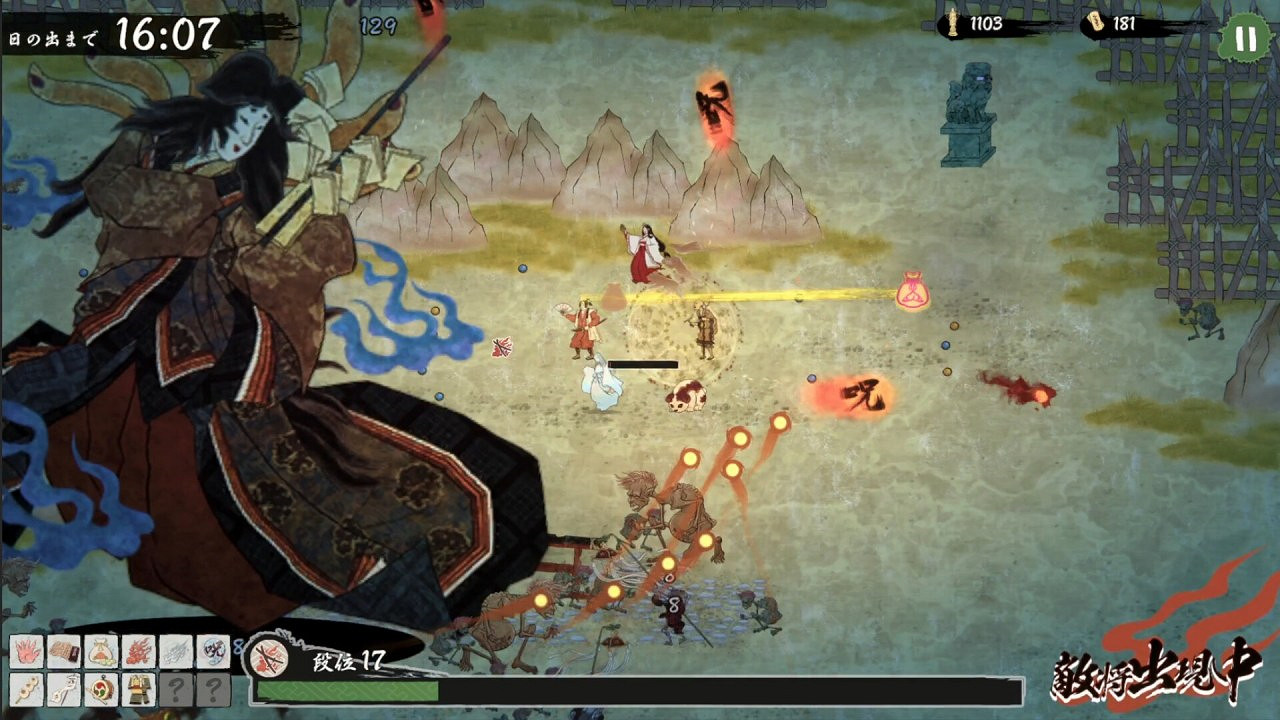Click the scroll currency icon beside 181
Viewport: 1280px width, 720px height.
(1098, 22)
